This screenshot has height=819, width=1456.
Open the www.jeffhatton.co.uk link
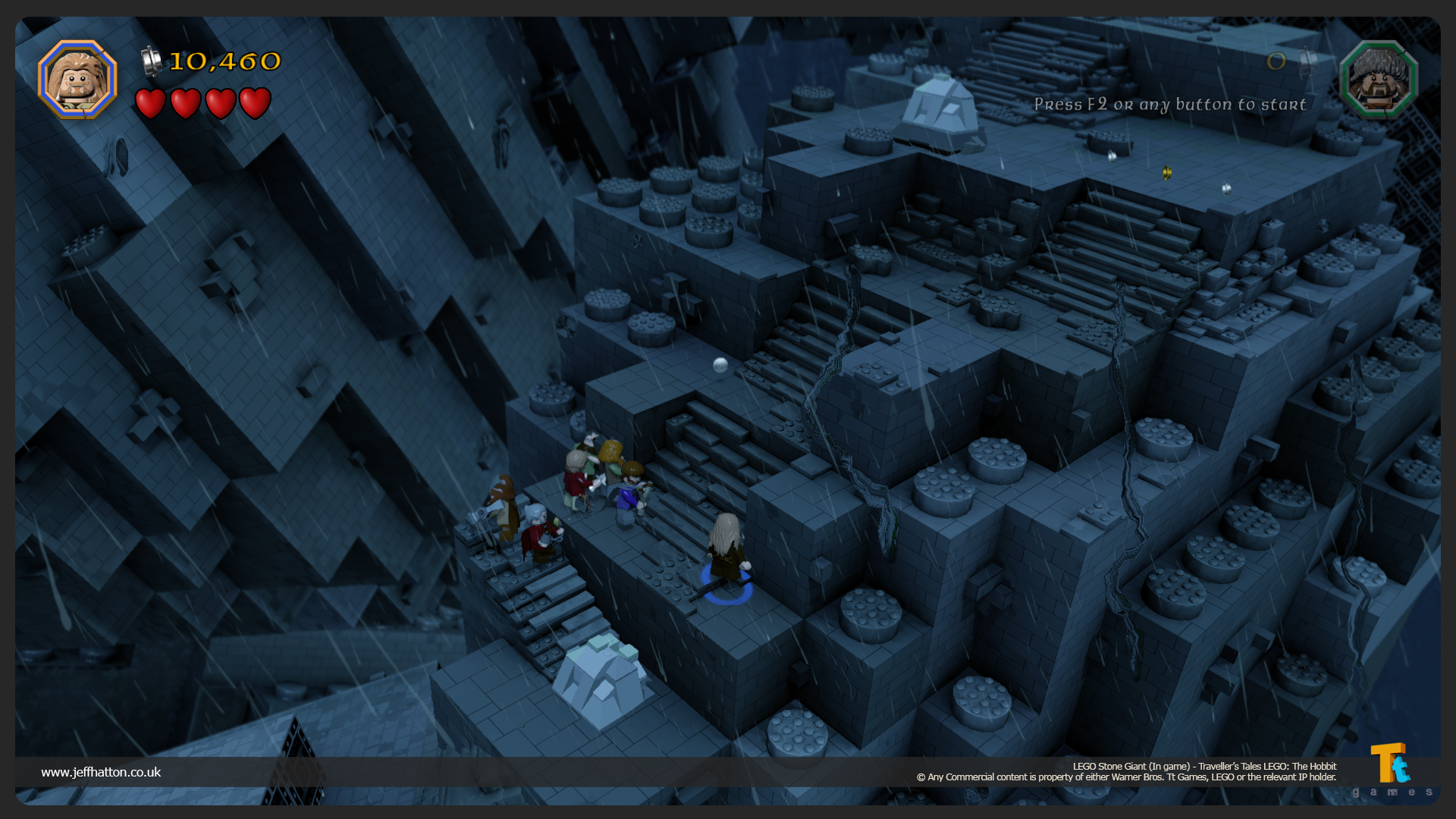click(x=101, y=772)
